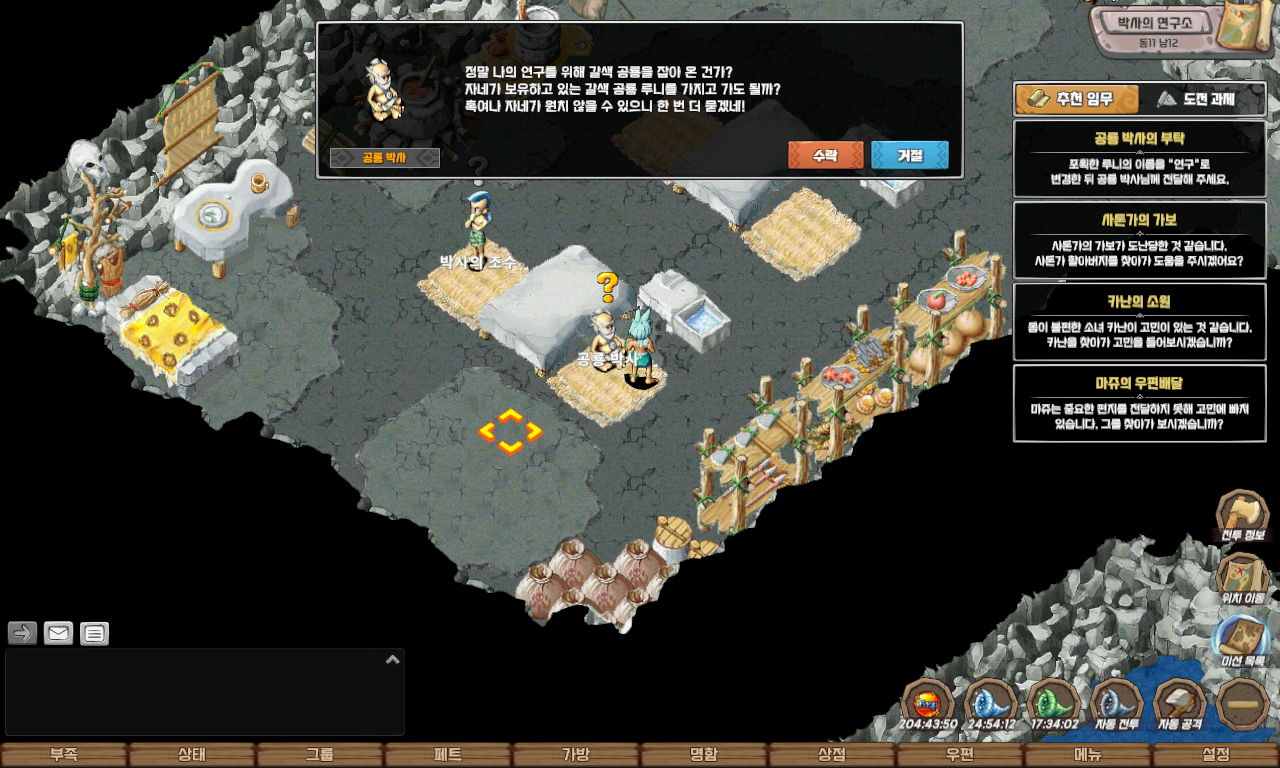This screenshot has width=1280, height=768.
Task: Open 전투 정보 axe icon
Action: point(1243,514)
